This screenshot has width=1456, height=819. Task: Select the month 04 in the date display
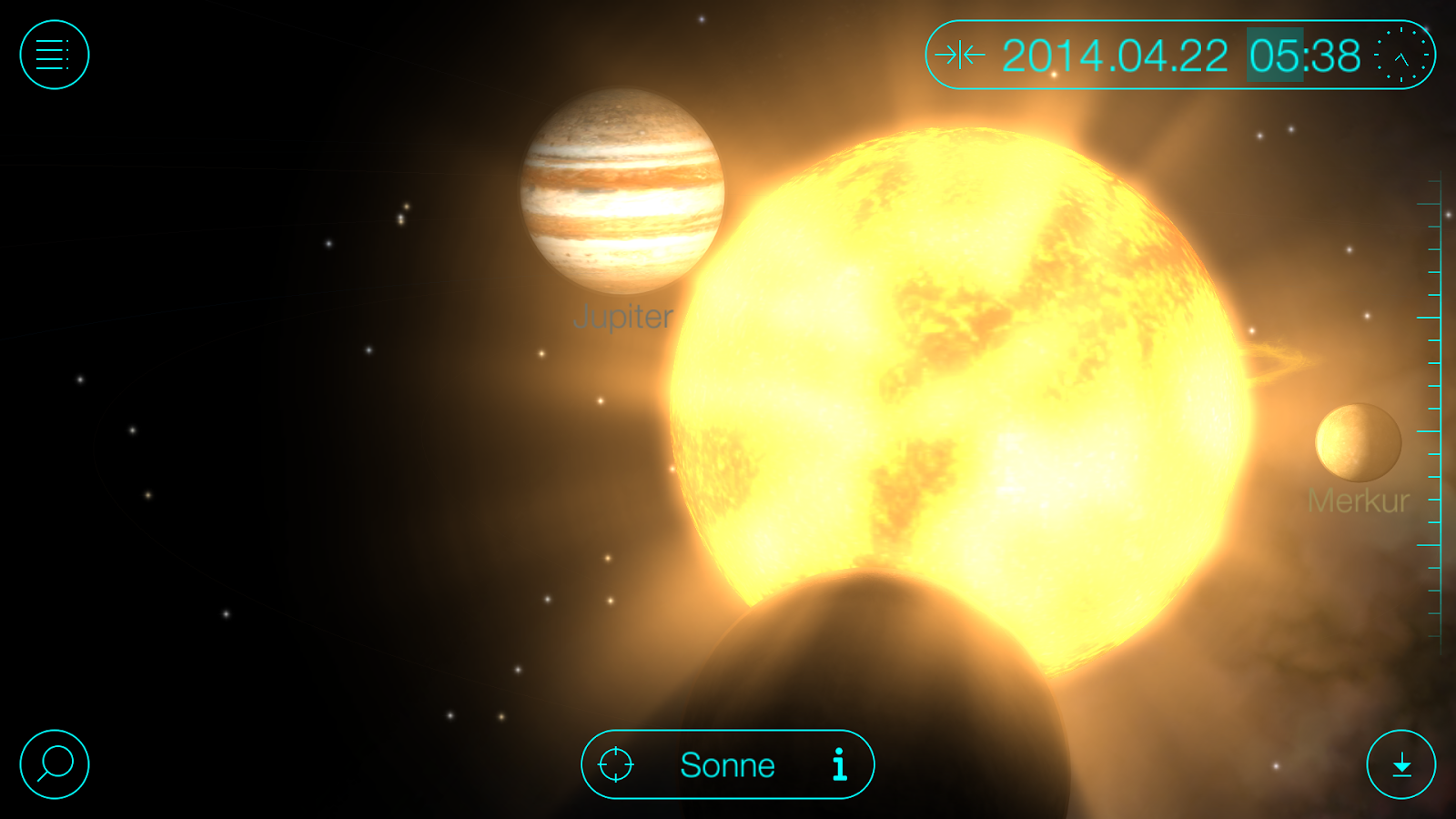1142,56
